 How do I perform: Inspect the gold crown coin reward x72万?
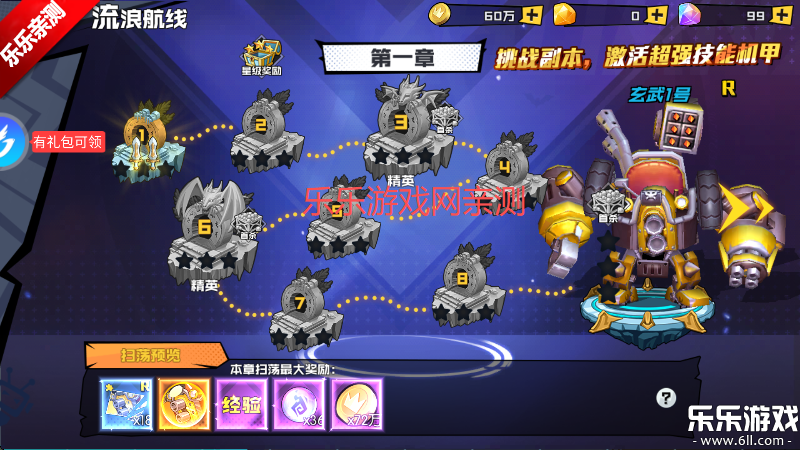[356, 405]
